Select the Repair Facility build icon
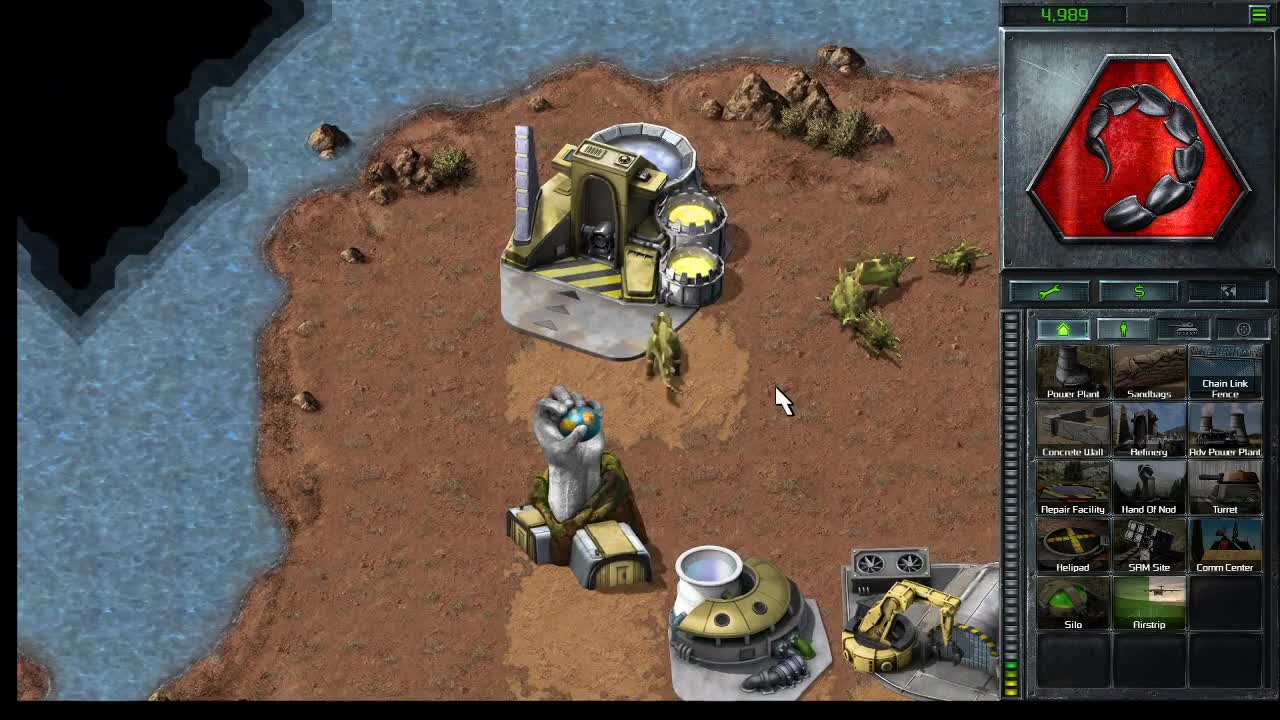This screenshot has width=1280, height=720. click(1073, 487)
